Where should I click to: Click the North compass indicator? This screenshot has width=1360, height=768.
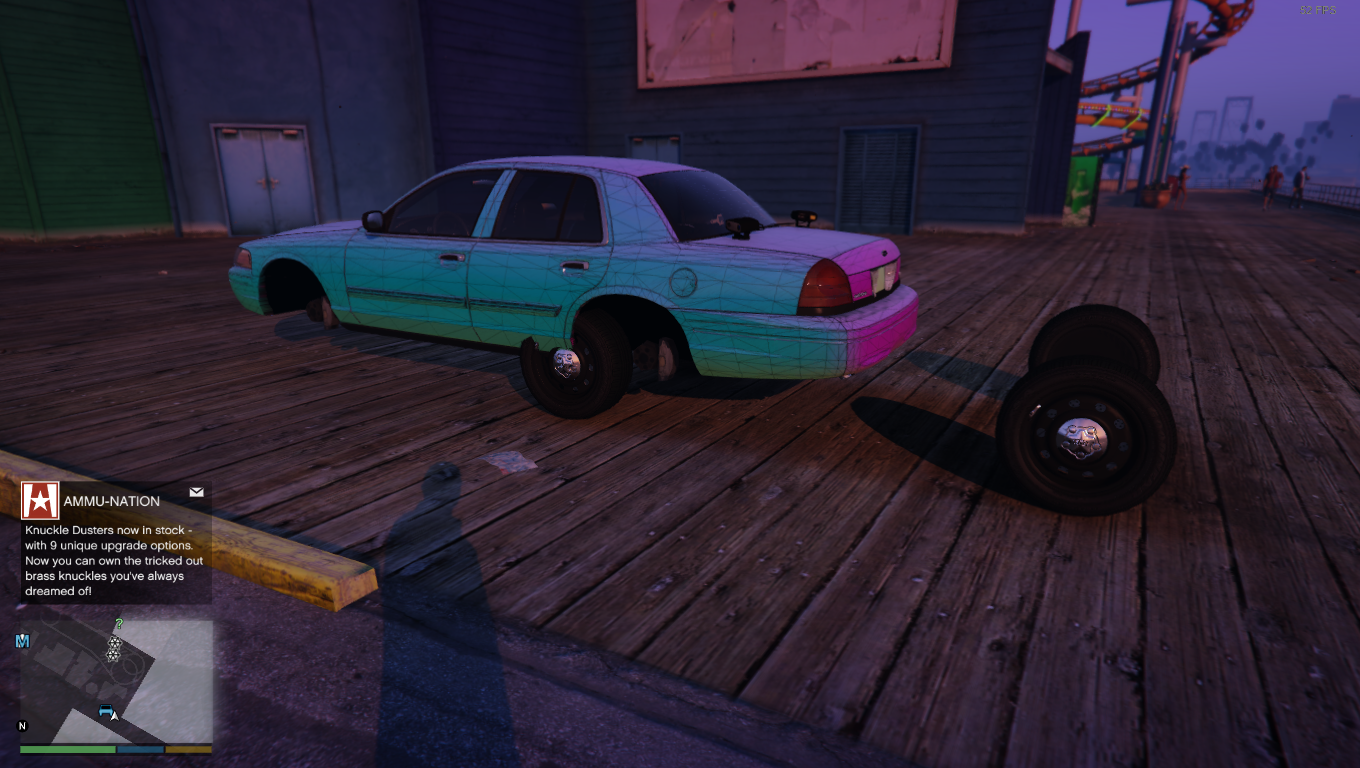pyautogui.click(x=23, y=726)
